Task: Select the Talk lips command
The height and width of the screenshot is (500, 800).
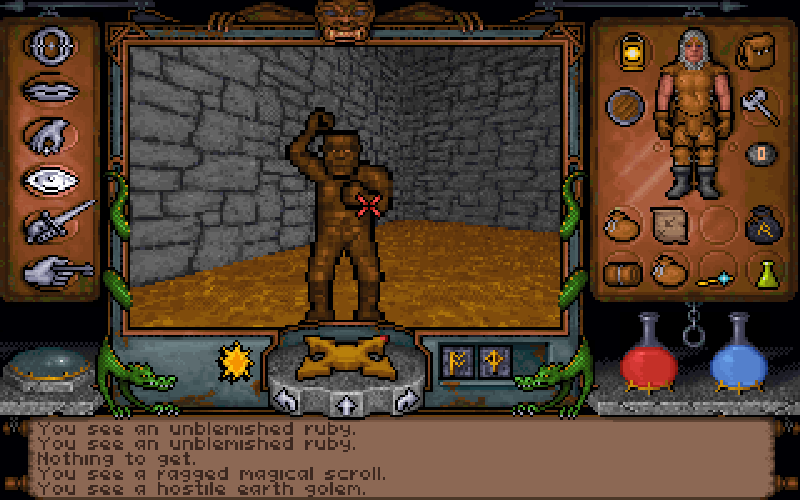Action: [48, 89]
